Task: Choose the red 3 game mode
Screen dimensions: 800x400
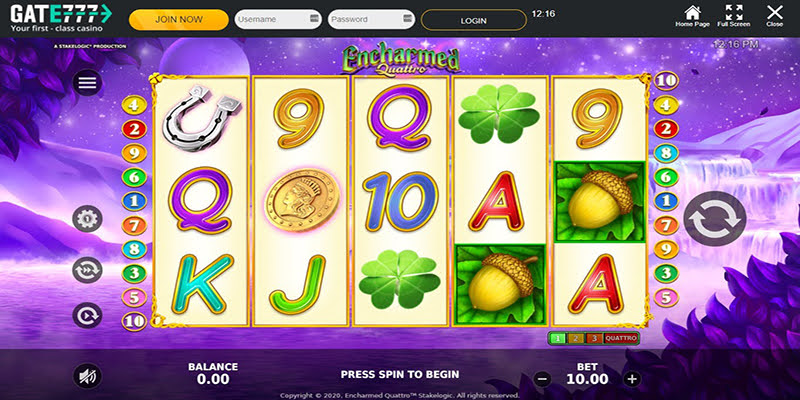Action: (x=592, y=339)
